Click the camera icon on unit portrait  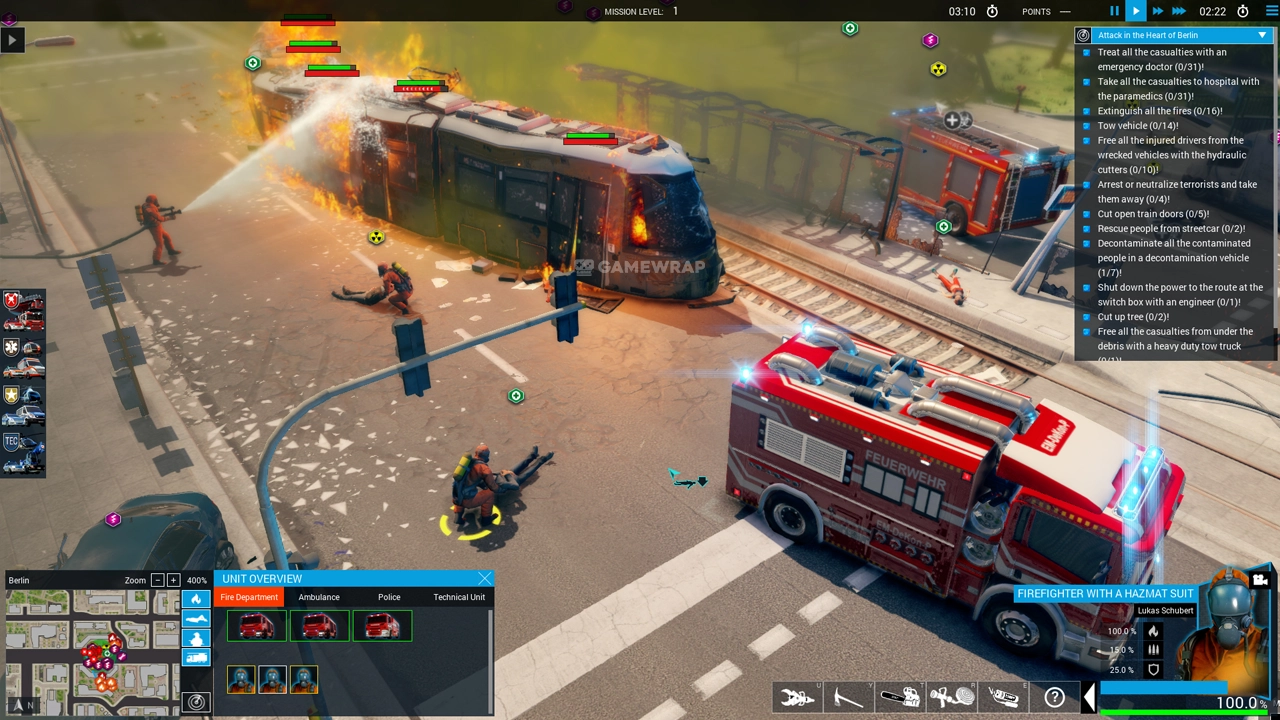click(x=1260, y=580)
